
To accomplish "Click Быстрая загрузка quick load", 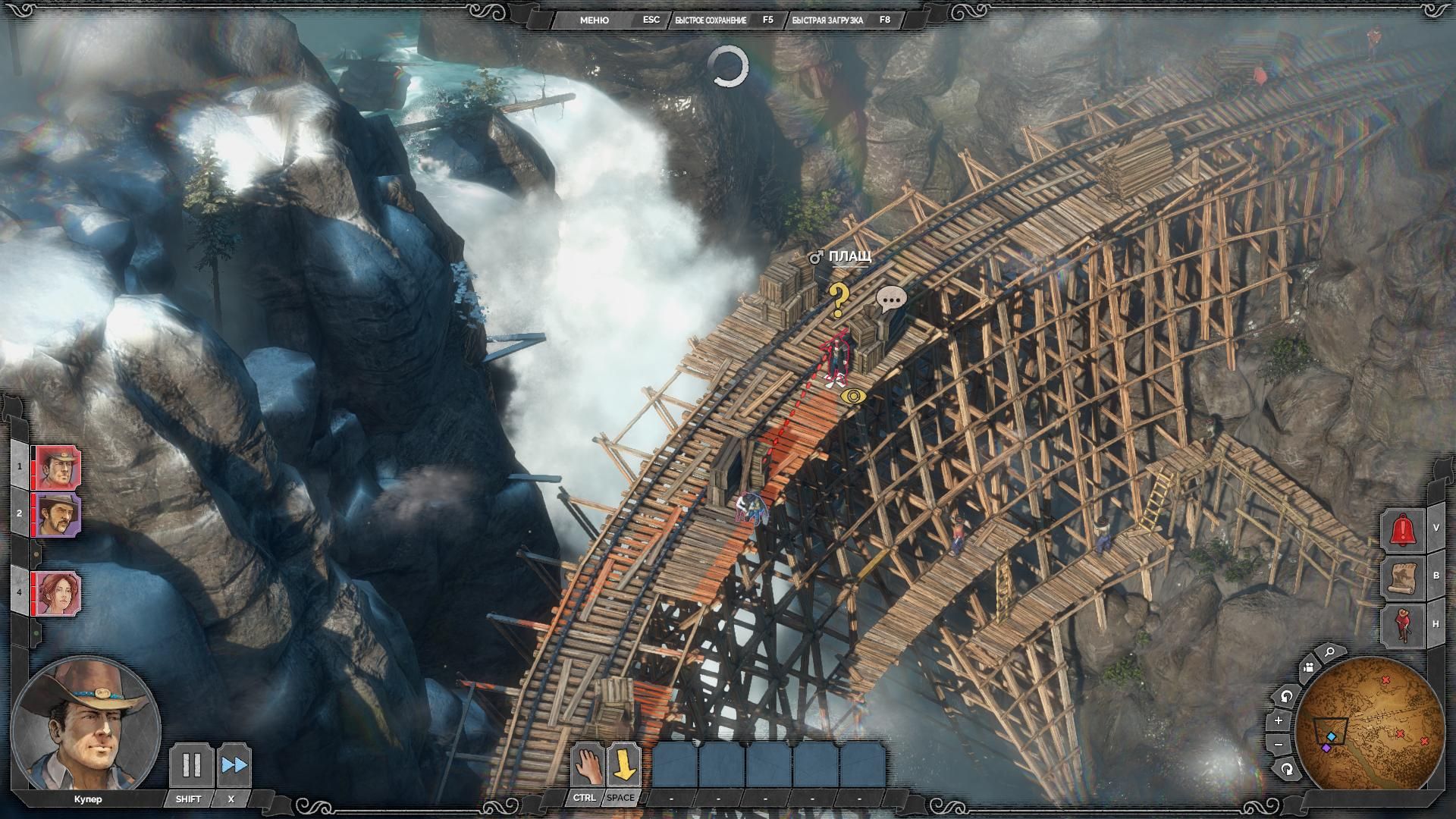I will [x=827, y=20].
